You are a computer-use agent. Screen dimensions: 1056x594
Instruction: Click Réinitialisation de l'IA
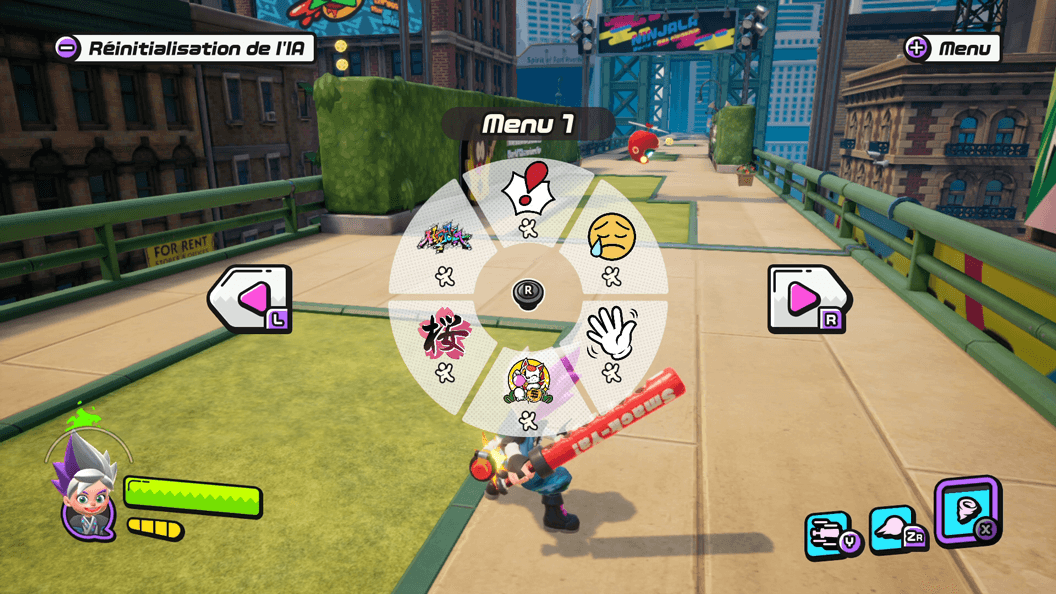point(185,47)
